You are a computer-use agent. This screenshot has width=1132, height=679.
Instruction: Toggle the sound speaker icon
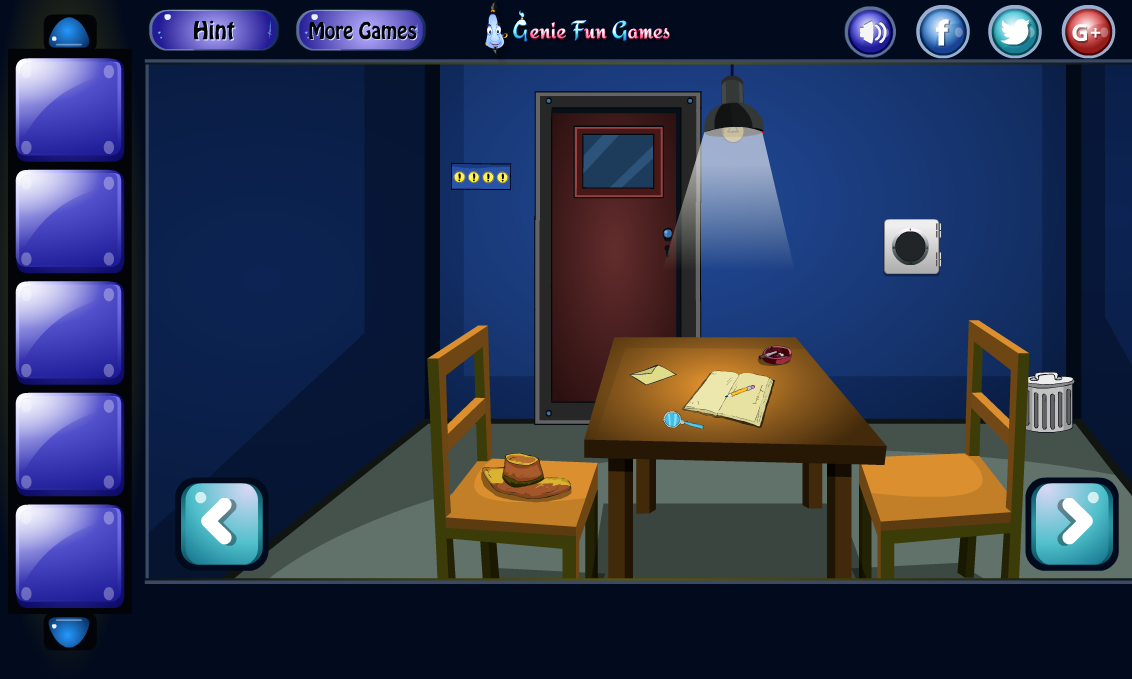(x=870, y=32)
